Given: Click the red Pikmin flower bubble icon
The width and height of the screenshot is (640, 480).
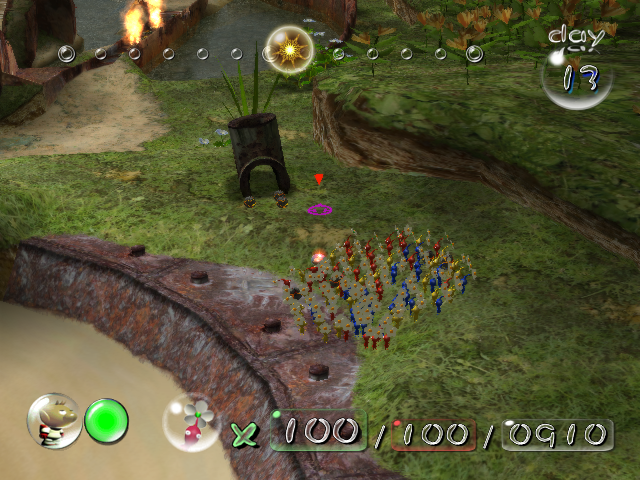Looking at the screenshot, I should (192, 422).
